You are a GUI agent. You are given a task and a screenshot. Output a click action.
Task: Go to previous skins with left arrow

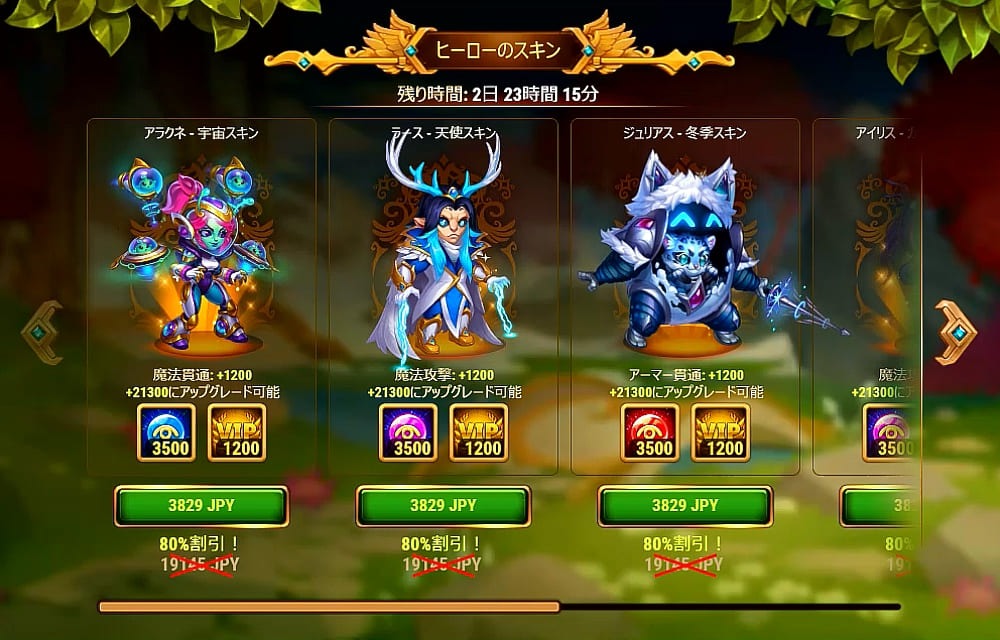(42, 332)
